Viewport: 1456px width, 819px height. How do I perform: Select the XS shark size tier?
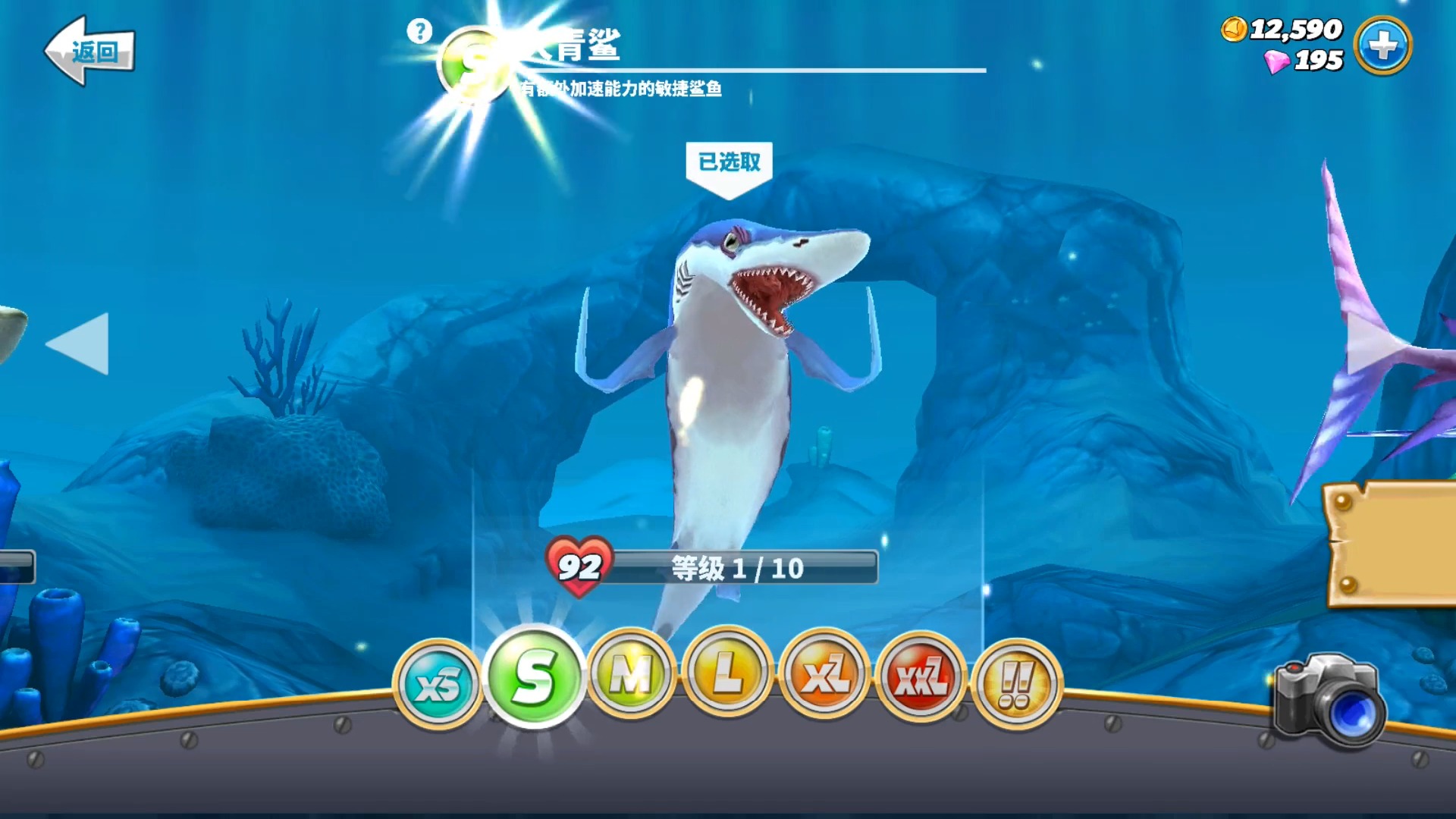pyautogui.click(x=437, y=685)
